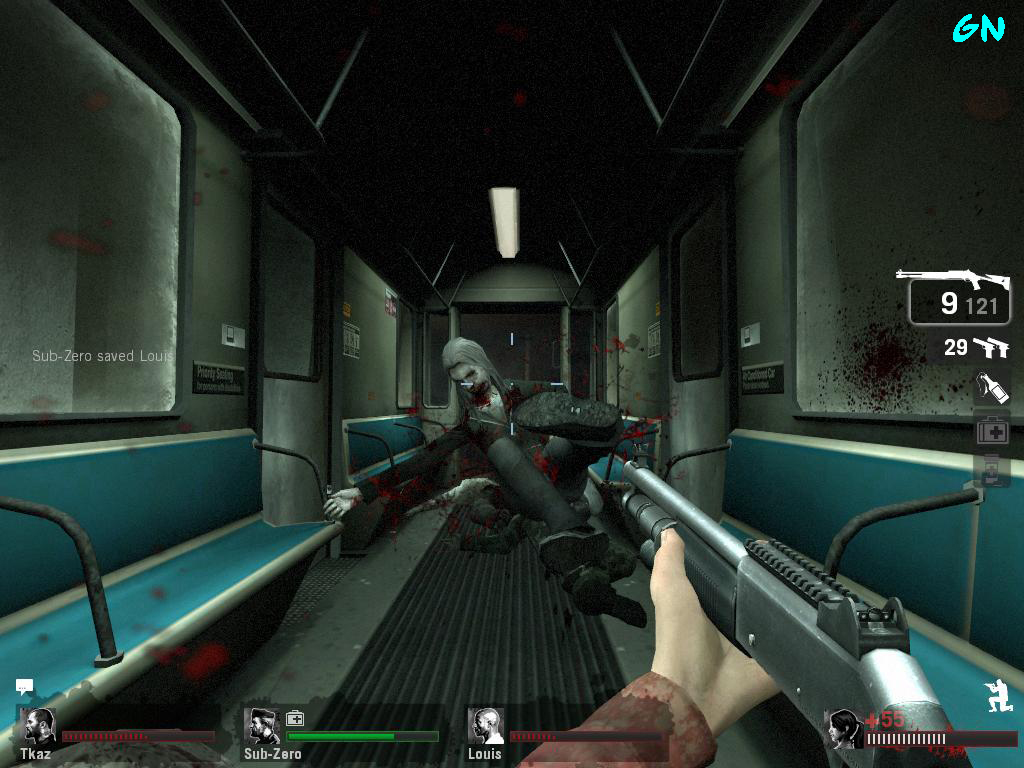
Task: Open the chat speech bubble icon
Action: (25, 687)
